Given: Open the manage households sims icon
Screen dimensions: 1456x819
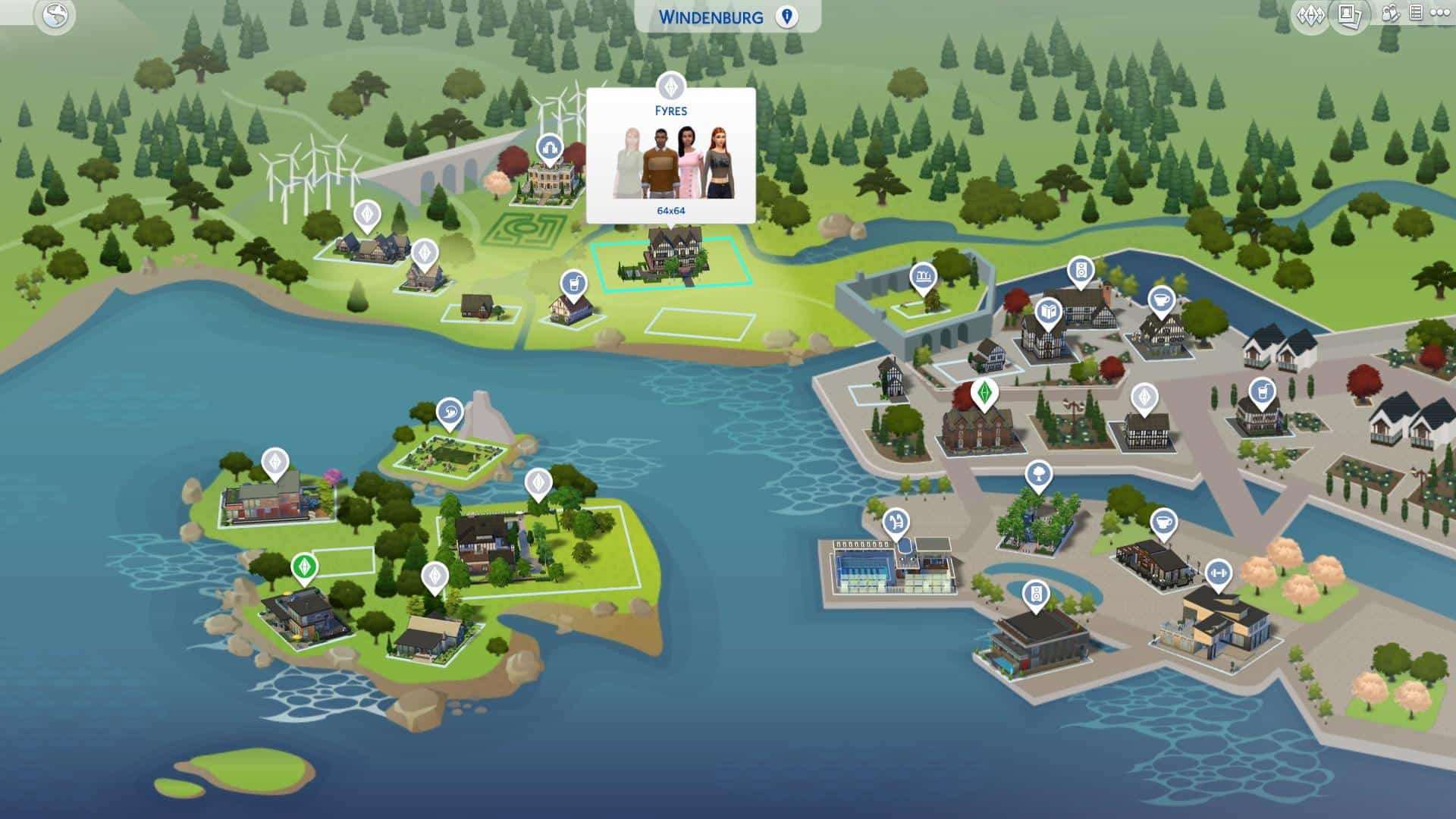Looking at the screenshot, I should click(x=1391, y=14).
